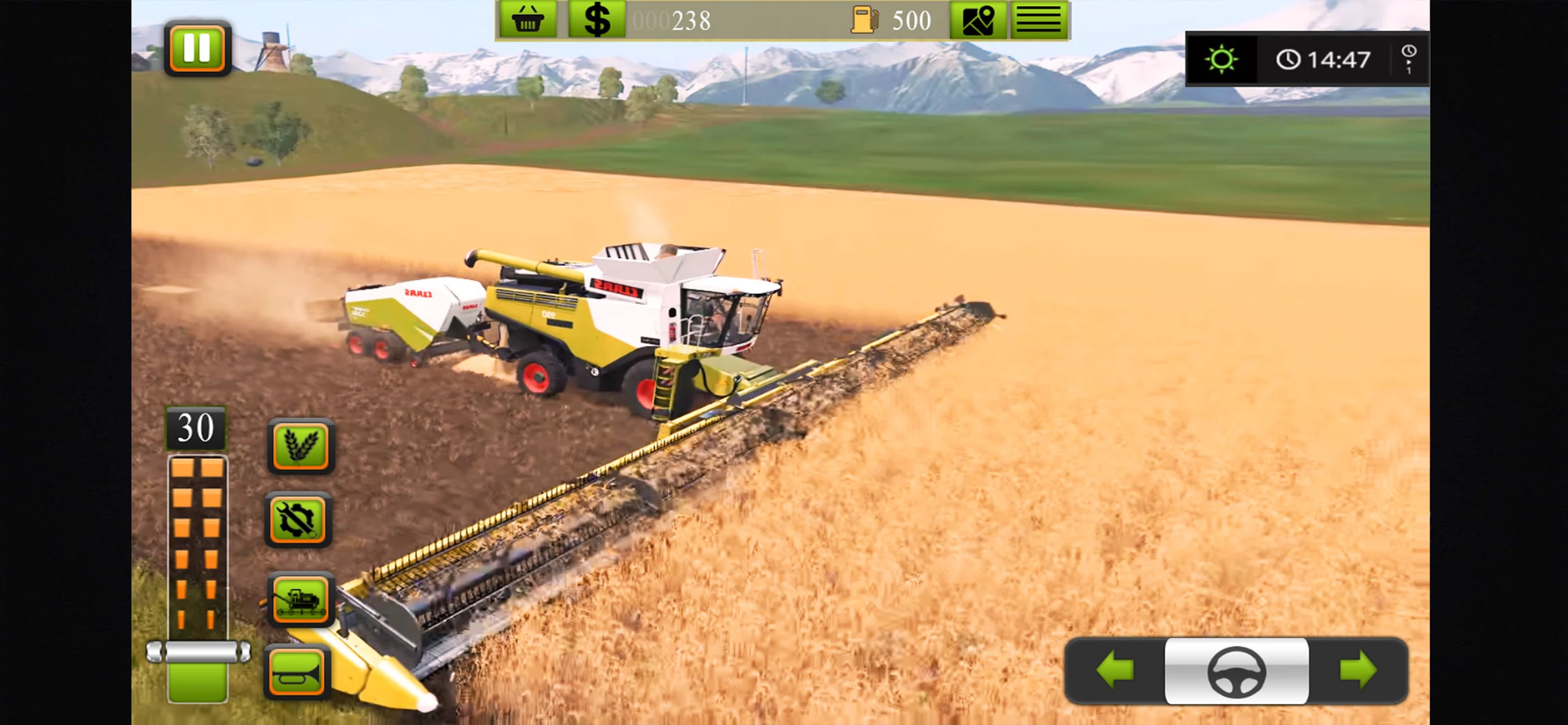Open the shop basket icon
This screenshot has width=1568, height=725.
(527, 20)
